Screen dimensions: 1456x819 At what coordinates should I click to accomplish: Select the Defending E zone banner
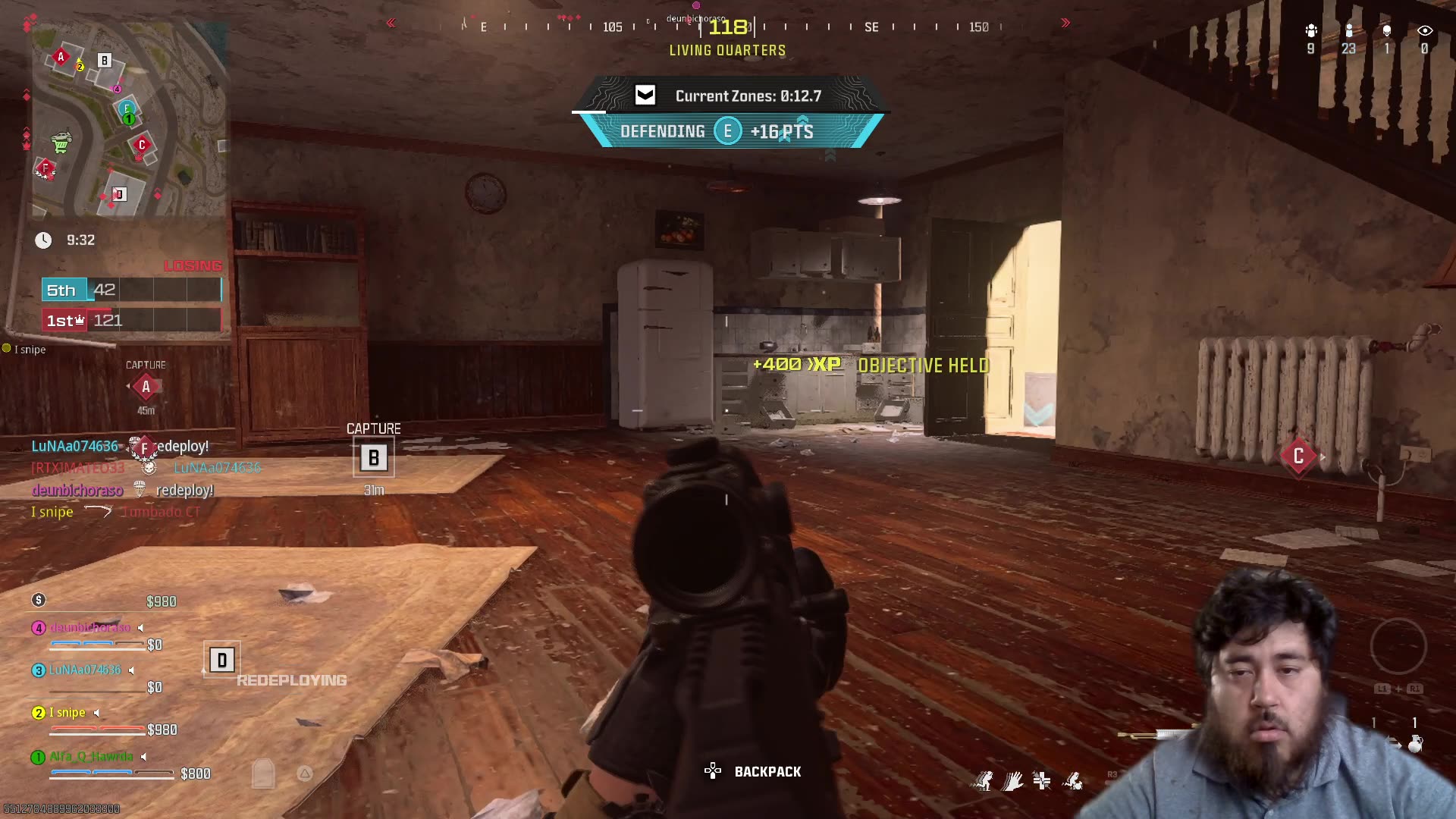[x=727, y=131]
